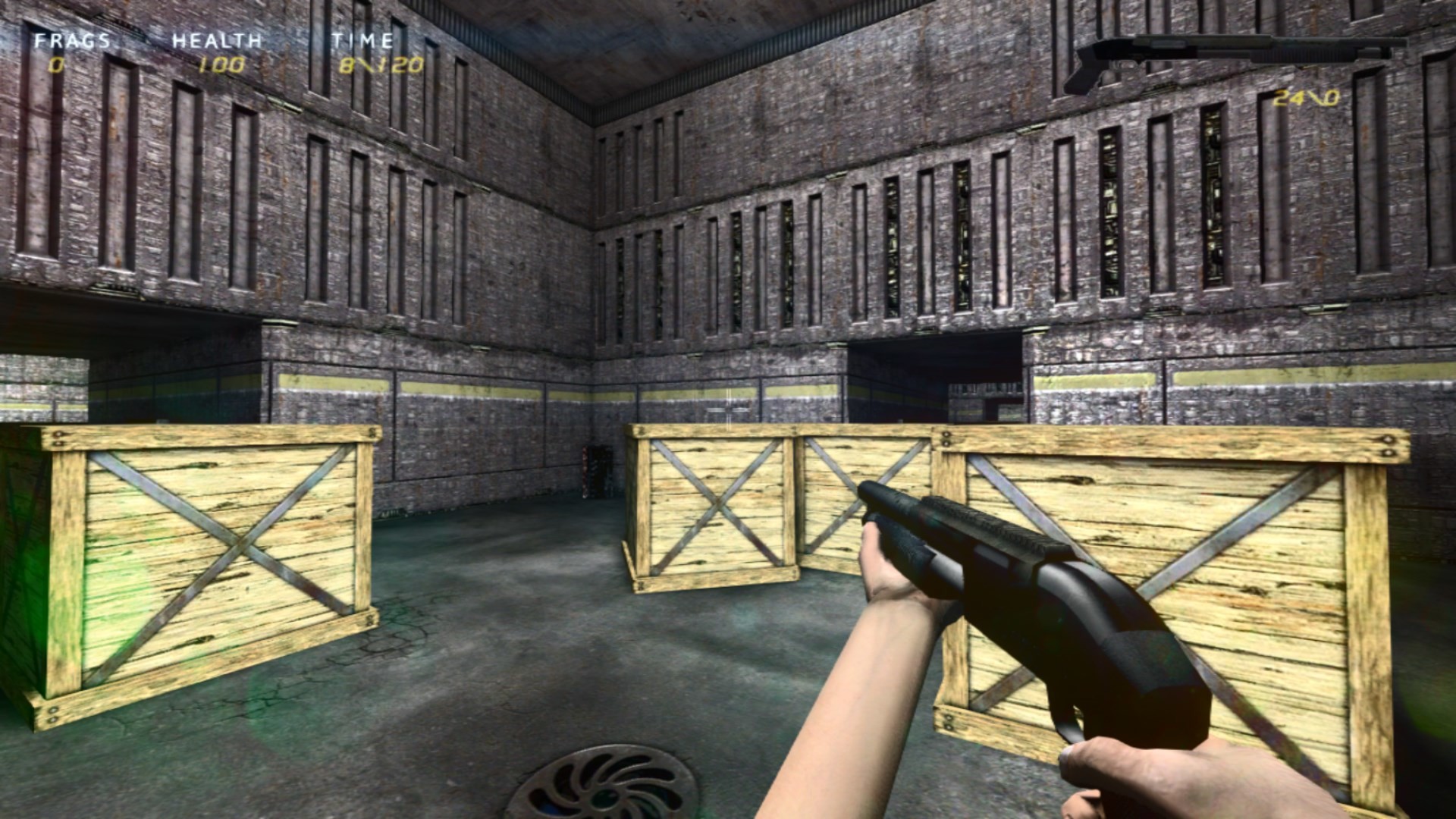The height and width of the screenshot is (819, 1456).
Task: Click the yellow stripe along the wall
Action: point(455,383)
